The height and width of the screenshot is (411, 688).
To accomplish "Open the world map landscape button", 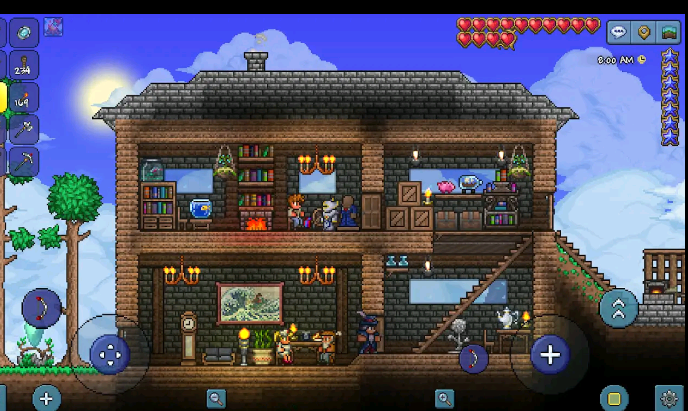I will [x=669, y=32].
